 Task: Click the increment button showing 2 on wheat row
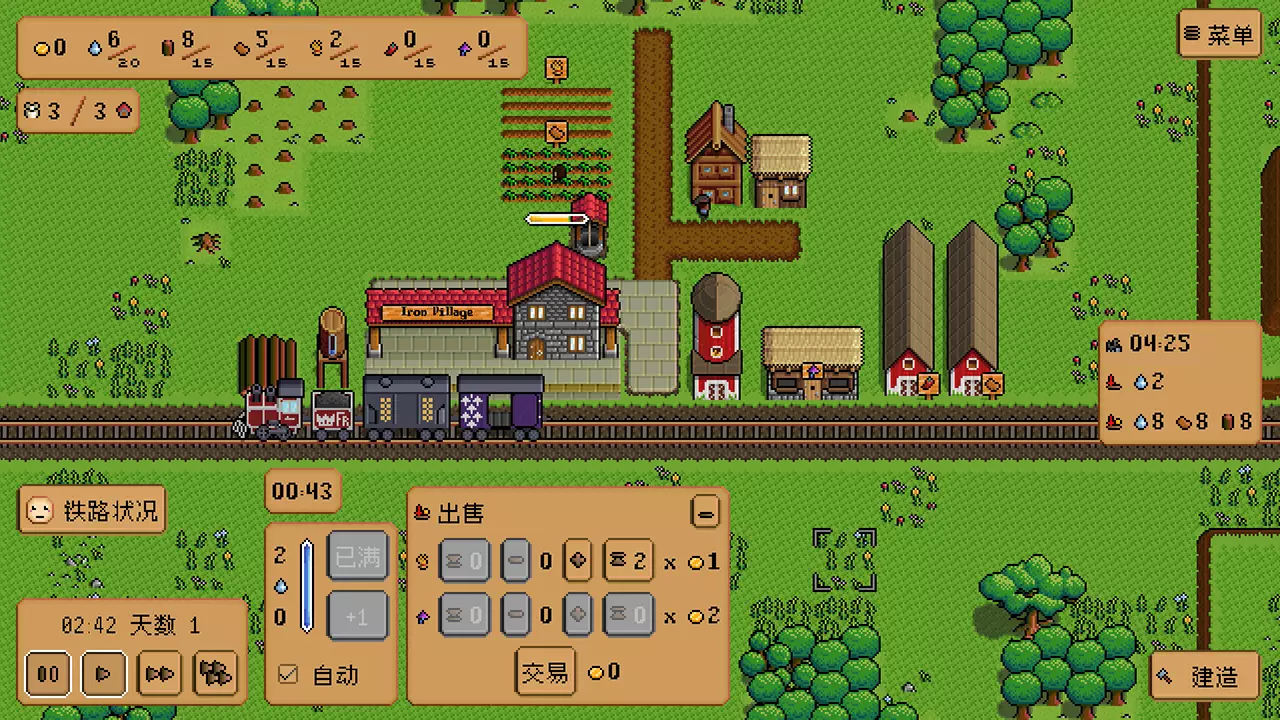tap(628, 561)
